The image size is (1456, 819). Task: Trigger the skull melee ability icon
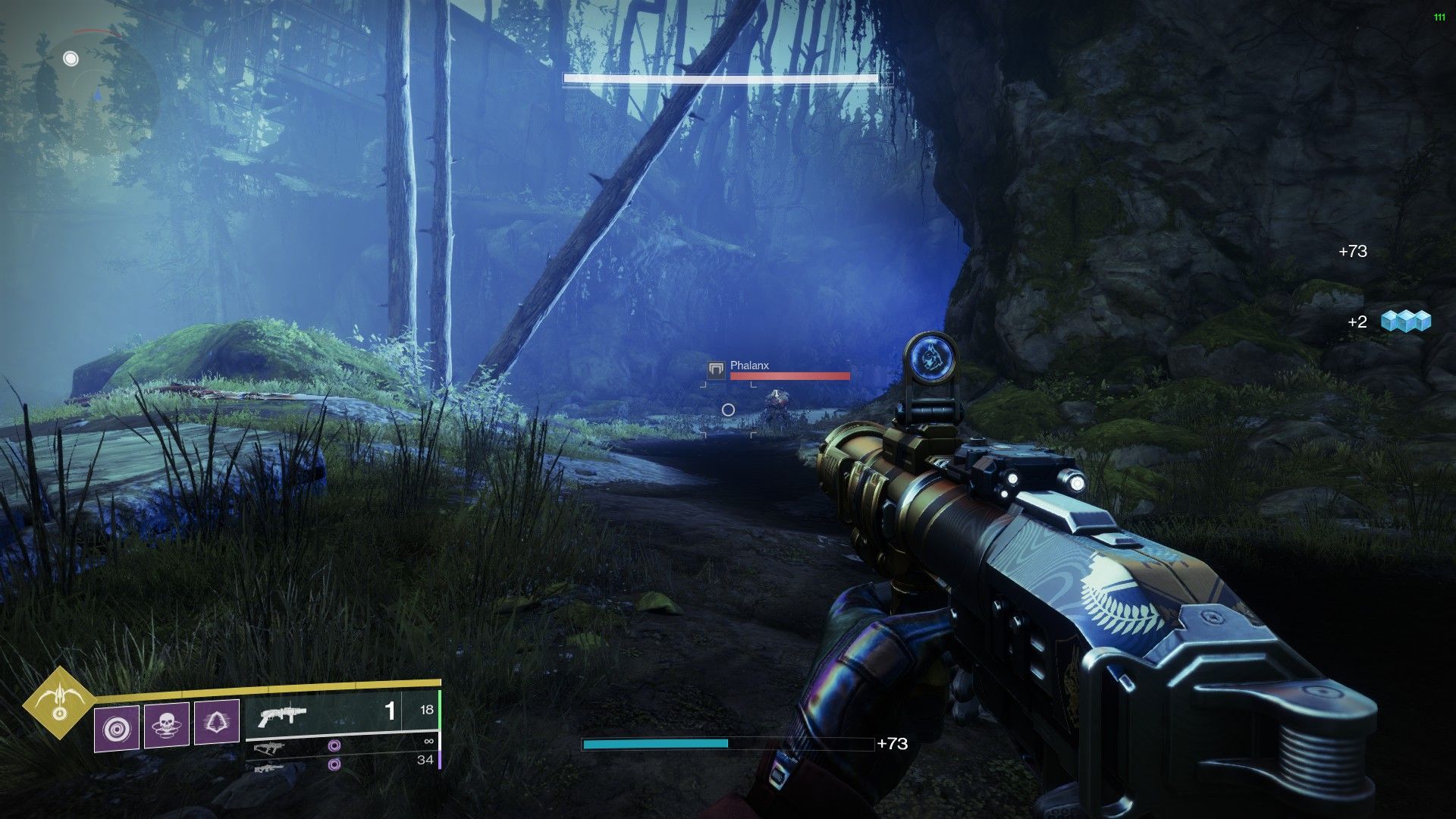pos(167,724)
